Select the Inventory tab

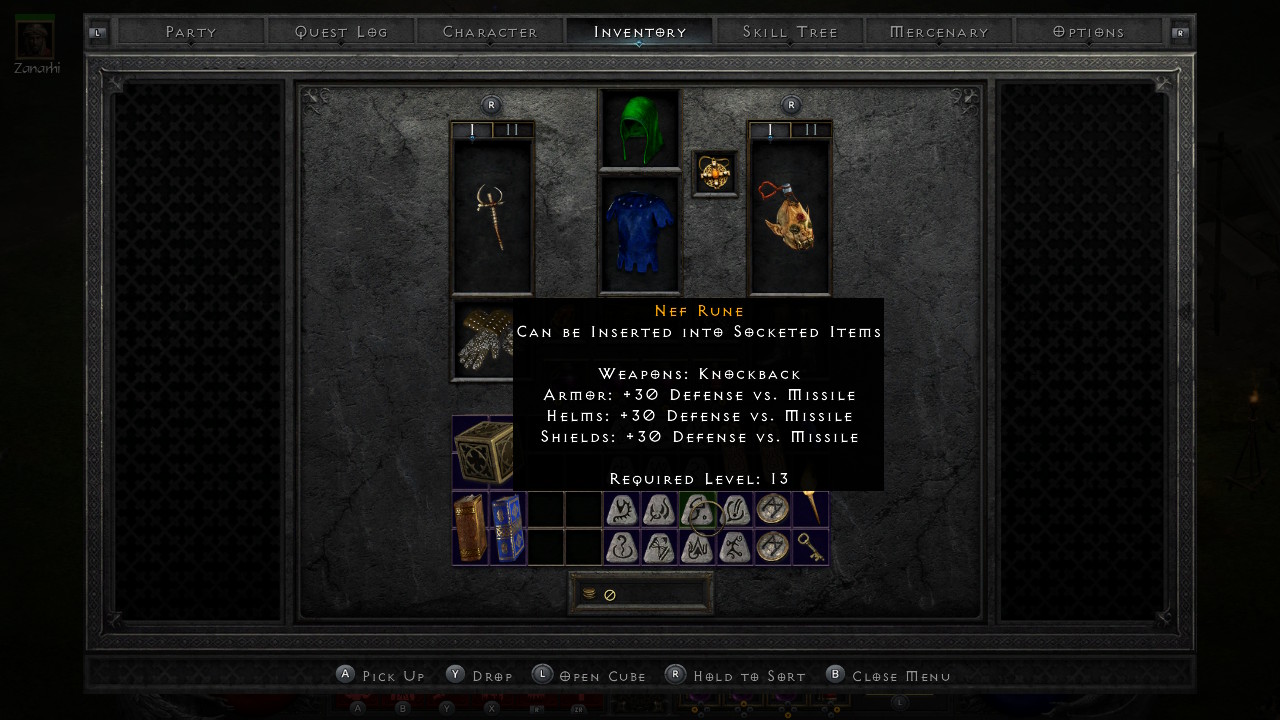[x=640, y=32]
